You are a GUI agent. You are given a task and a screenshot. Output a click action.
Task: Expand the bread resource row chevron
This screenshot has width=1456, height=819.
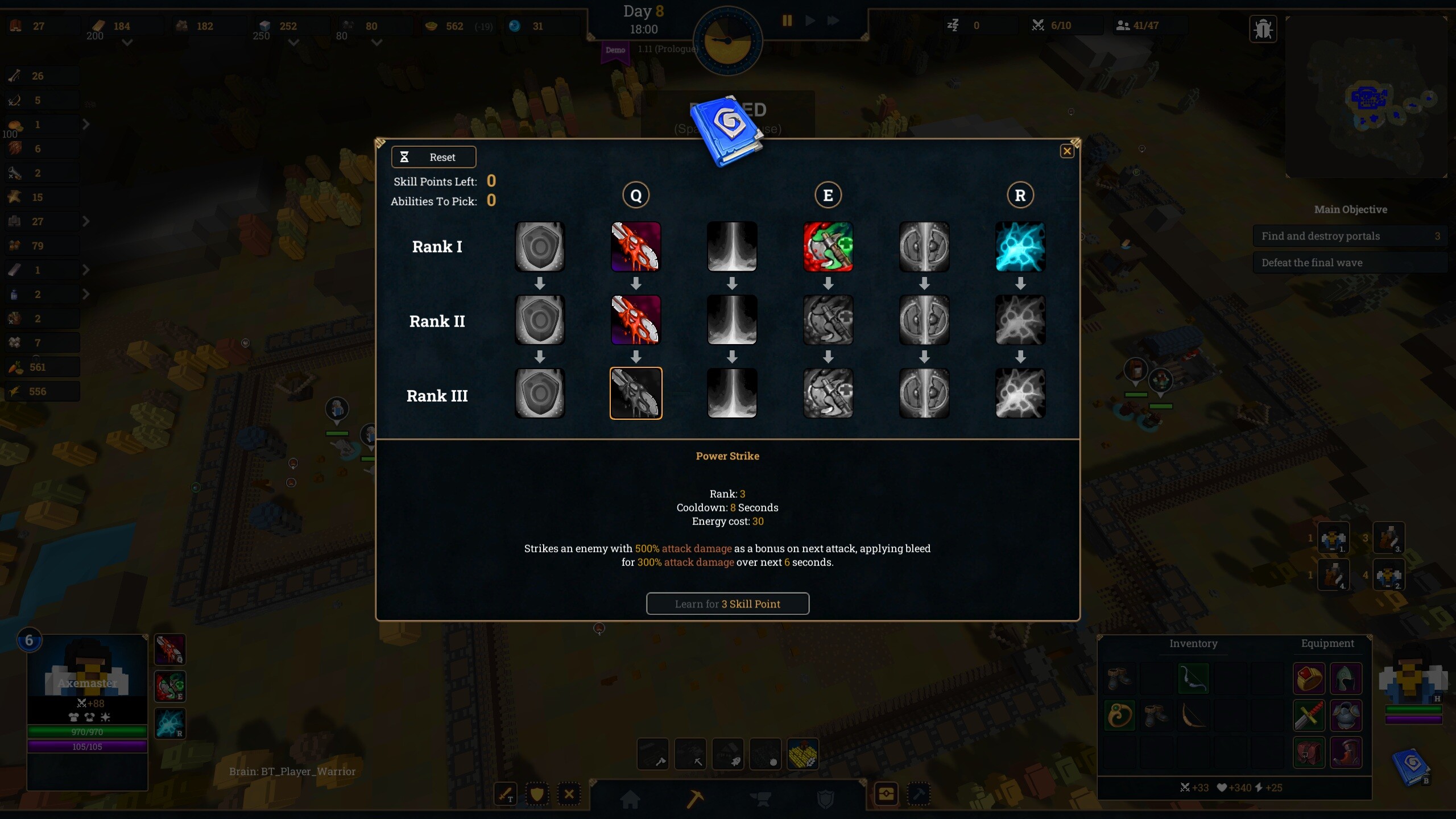click(x=86, y=125)
